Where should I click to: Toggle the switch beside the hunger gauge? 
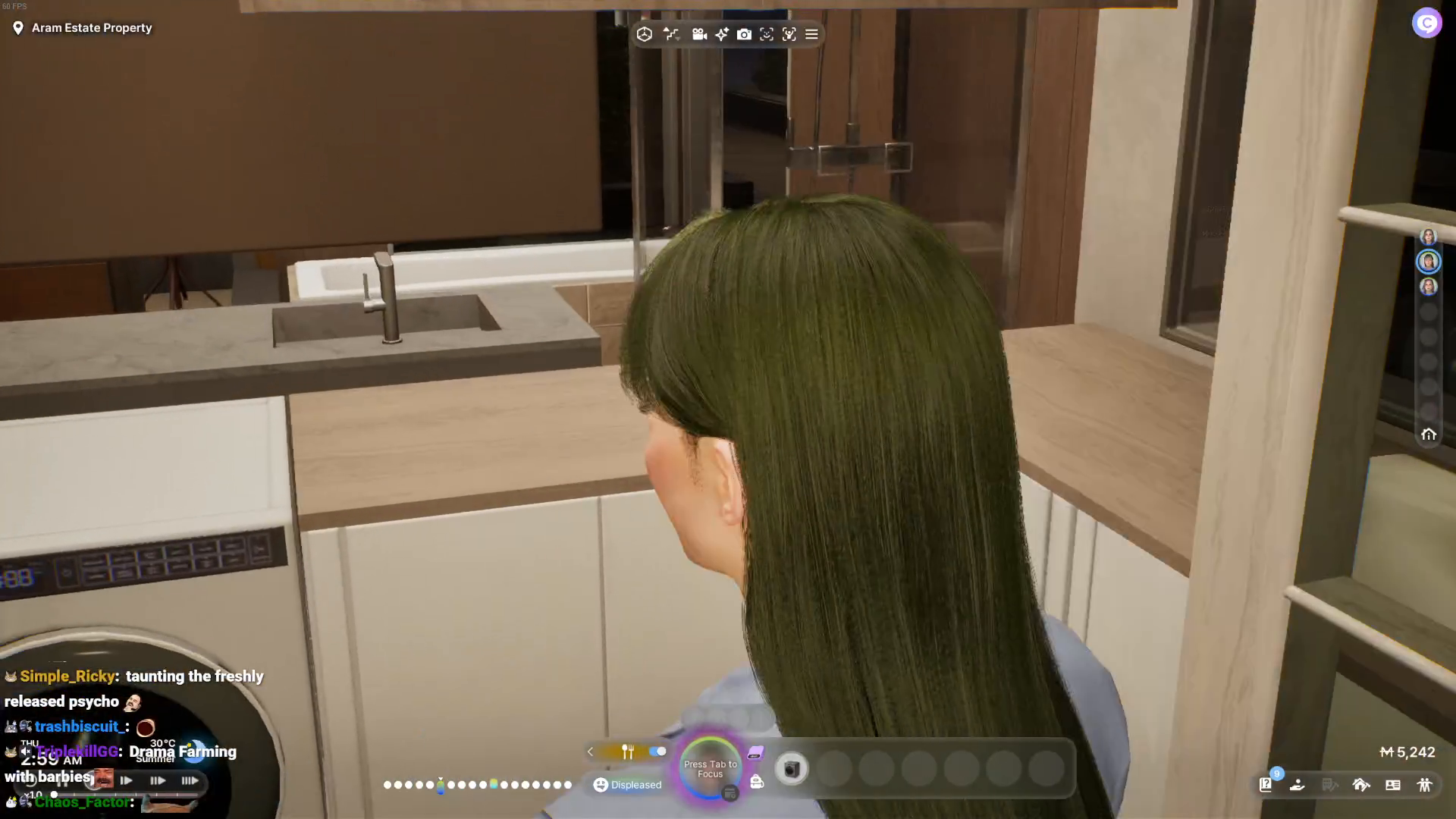pyautogui.click(x=657, y=752)
